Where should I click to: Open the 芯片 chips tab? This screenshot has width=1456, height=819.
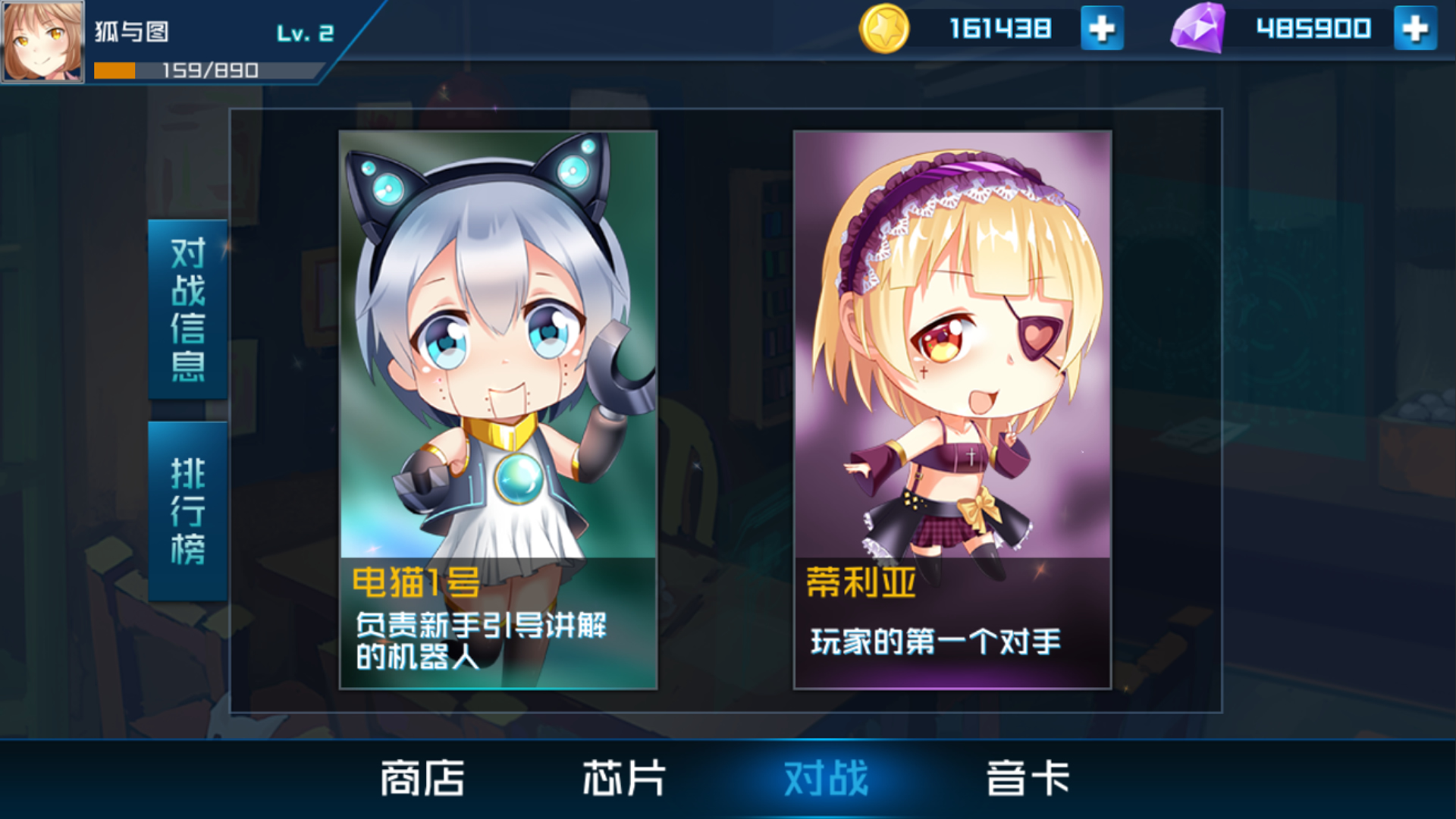pos(623,779)
